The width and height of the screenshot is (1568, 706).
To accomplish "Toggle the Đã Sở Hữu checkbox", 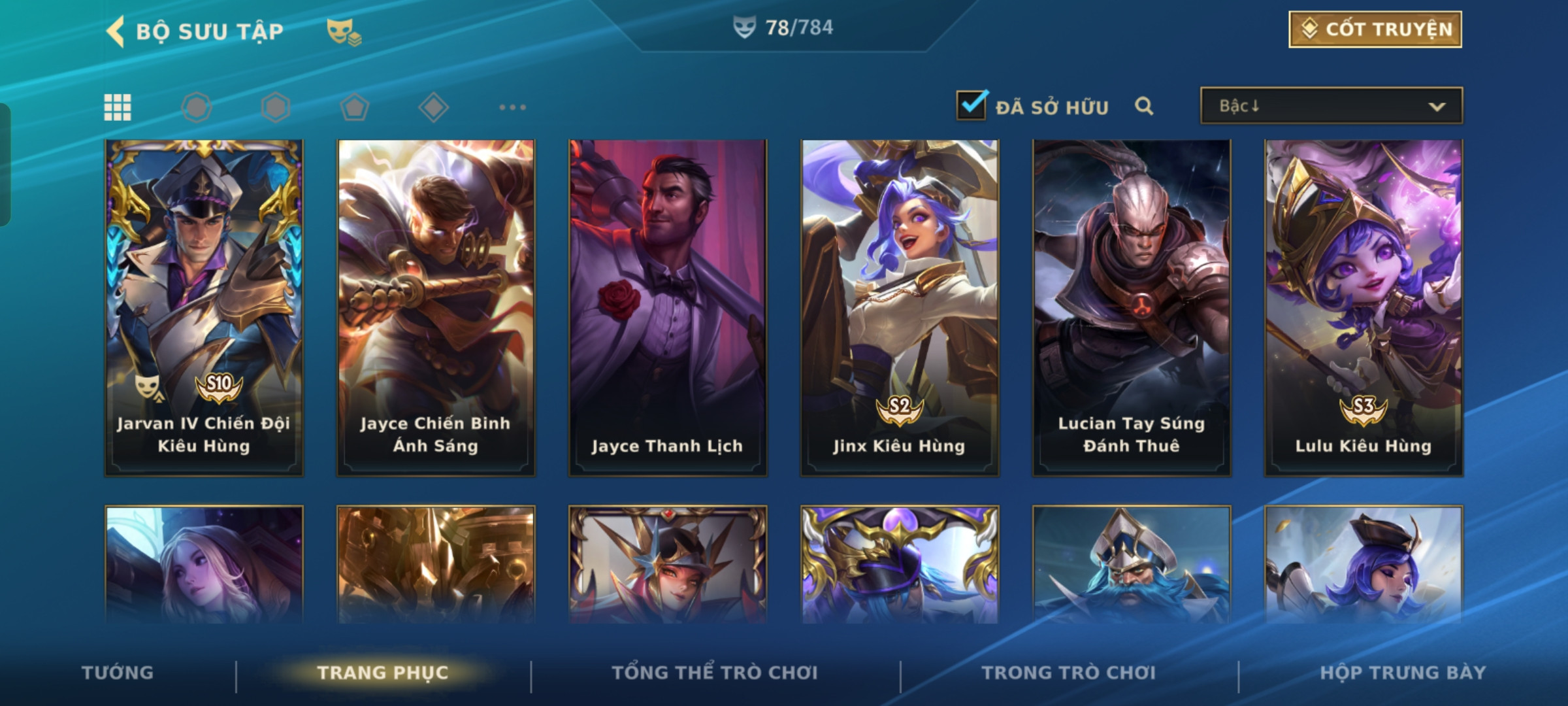I will pos(972,106).
